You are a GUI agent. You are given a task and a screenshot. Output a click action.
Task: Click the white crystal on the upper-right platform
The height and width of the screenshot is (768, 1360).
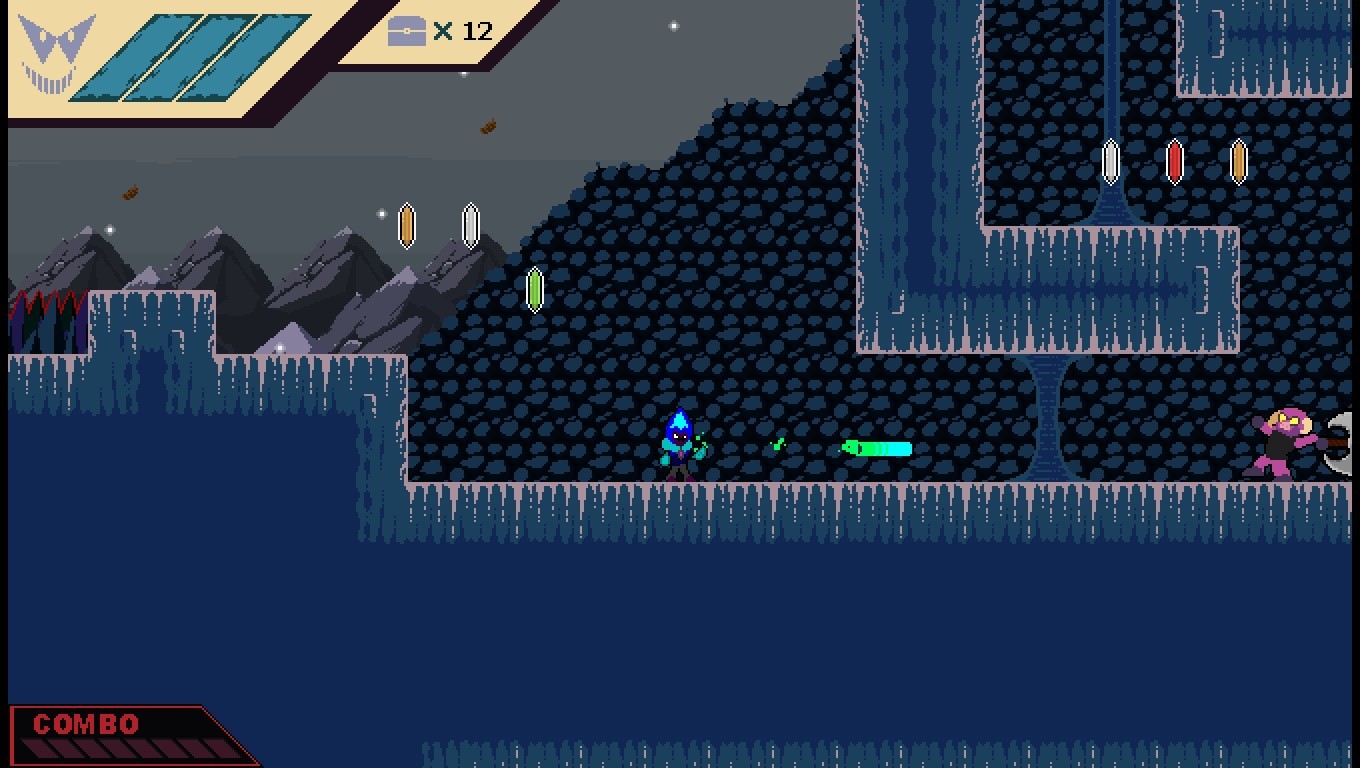tap(1110, 160)
